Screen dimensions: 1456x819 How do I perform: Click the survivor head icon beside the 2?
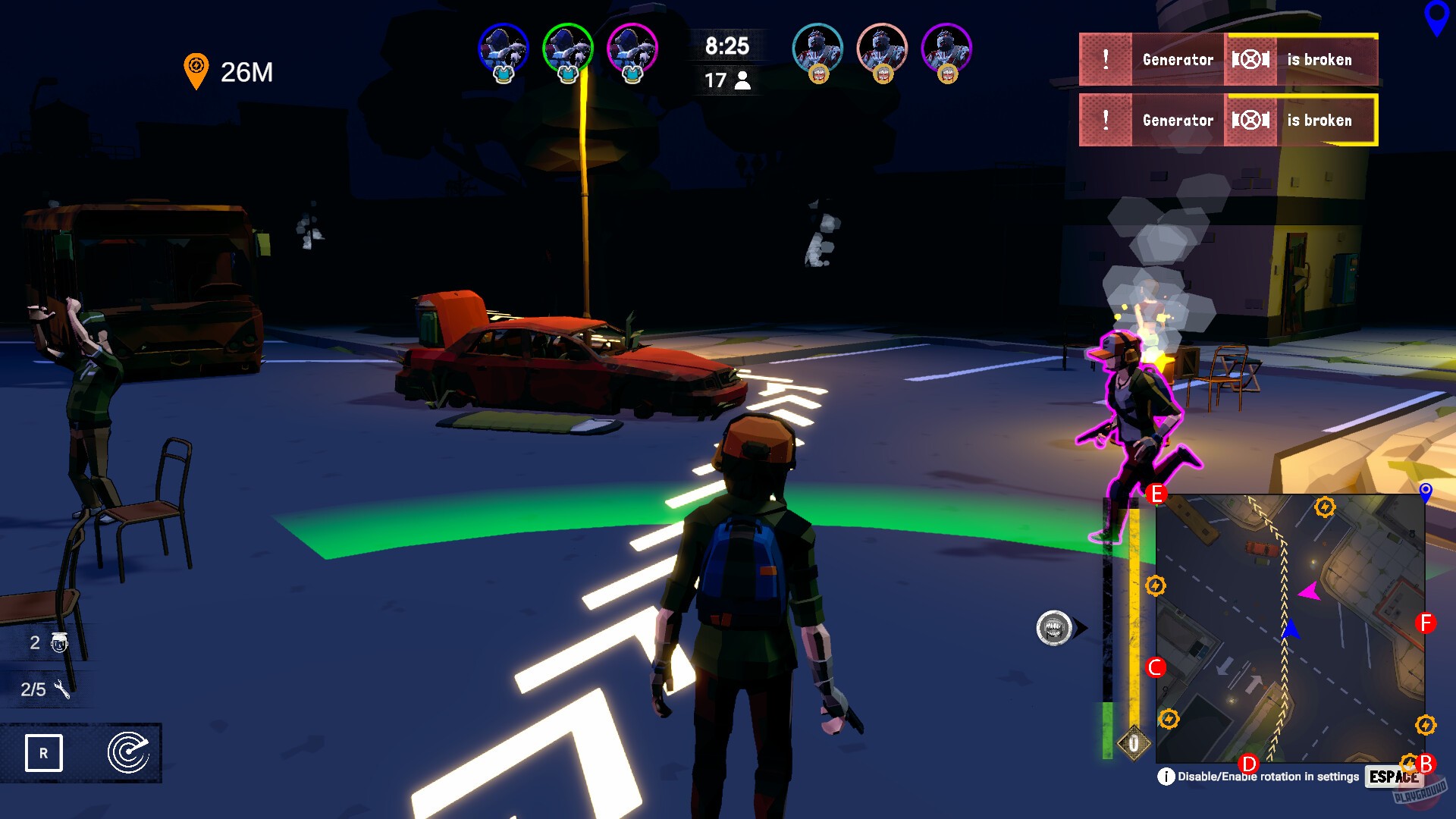[60, 643]
